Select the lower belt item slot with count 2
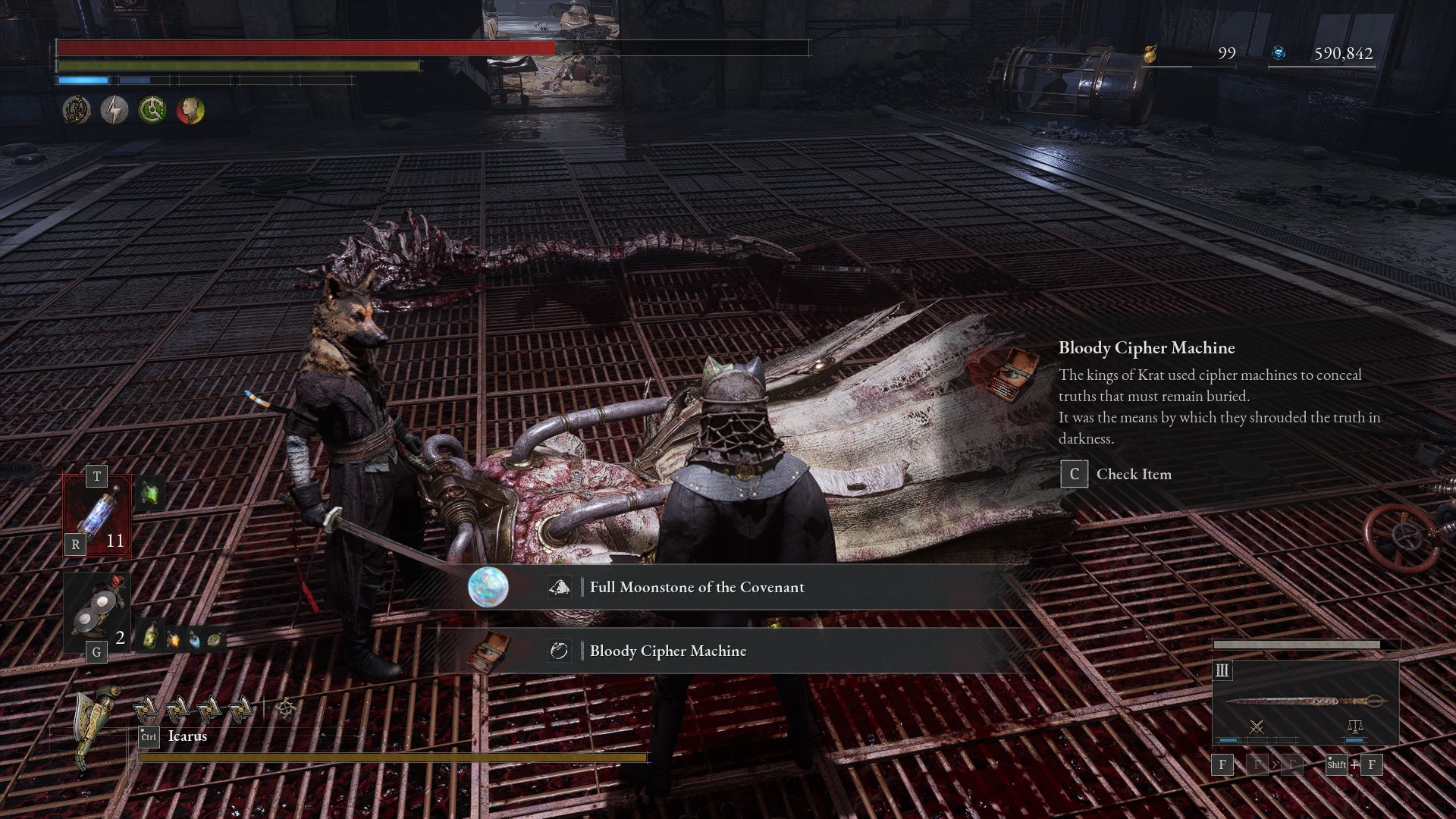This screenshot has height=819, width=1456. coord(97,612)
